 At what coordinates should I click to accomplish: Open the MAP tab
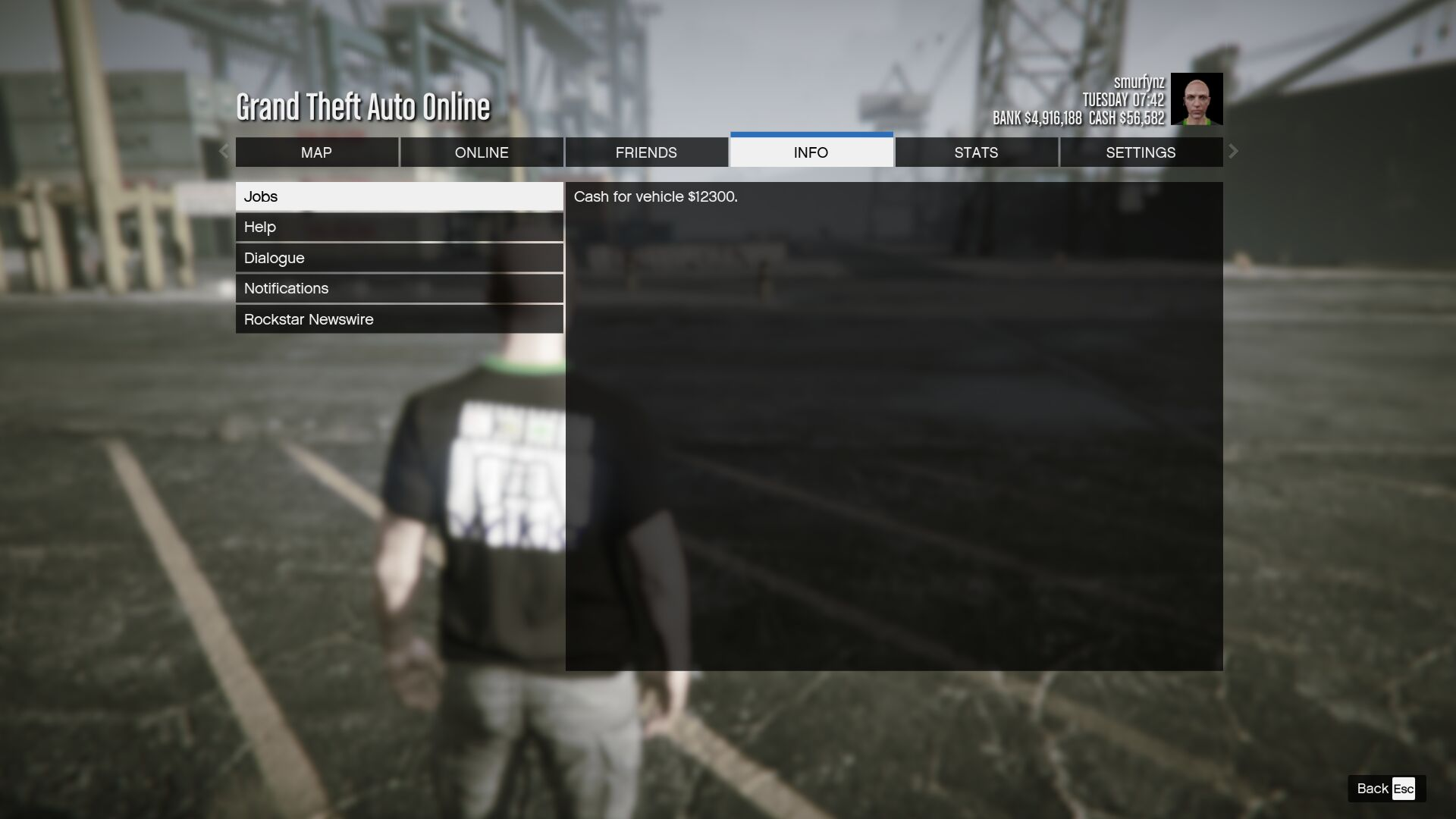click(x=317, y=152)
